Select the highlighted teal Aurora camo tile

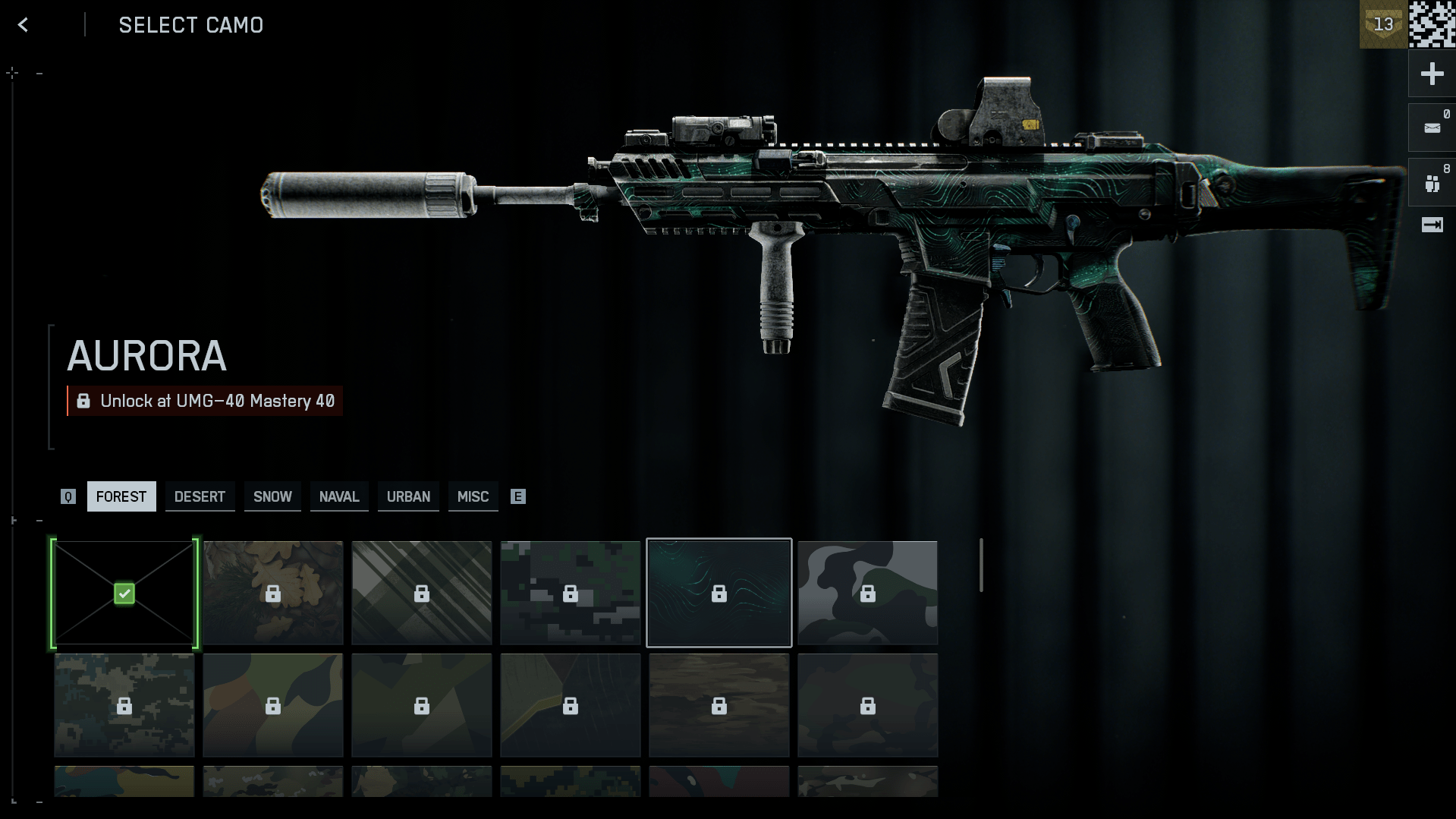tap(719, 593)
